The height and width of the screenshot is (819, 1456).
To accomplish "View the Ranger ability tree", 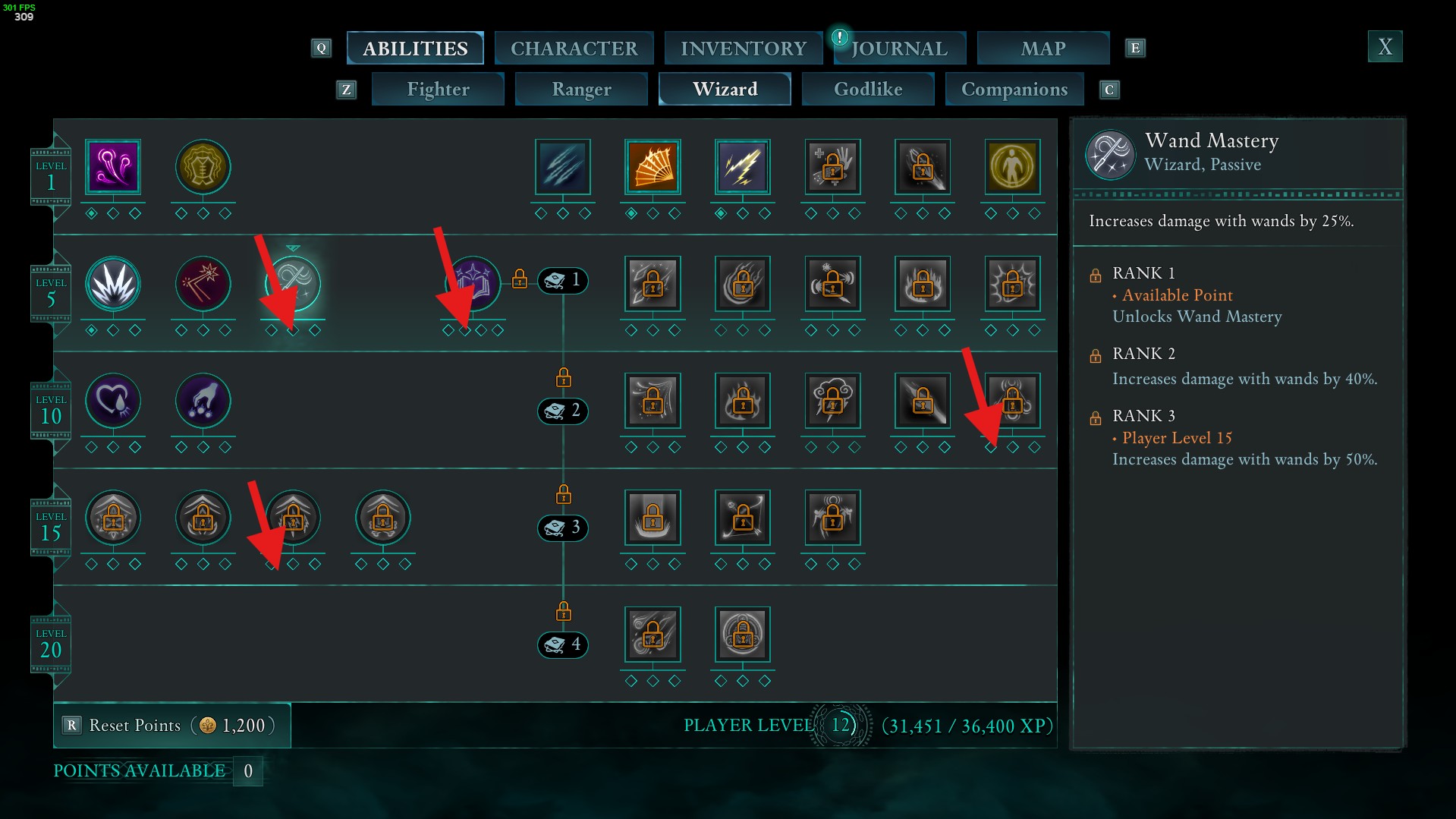I will [581, 90].
